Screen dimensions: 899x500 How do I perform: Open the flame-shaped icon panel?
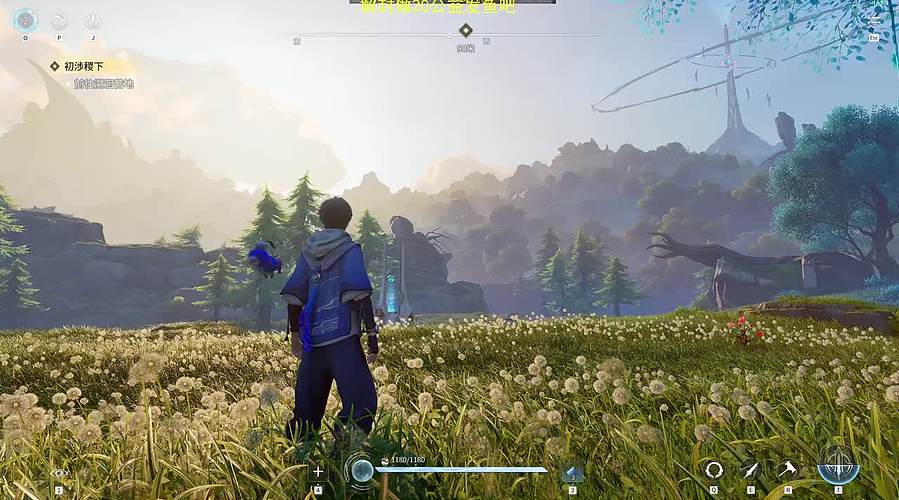[x=93, y=21]
